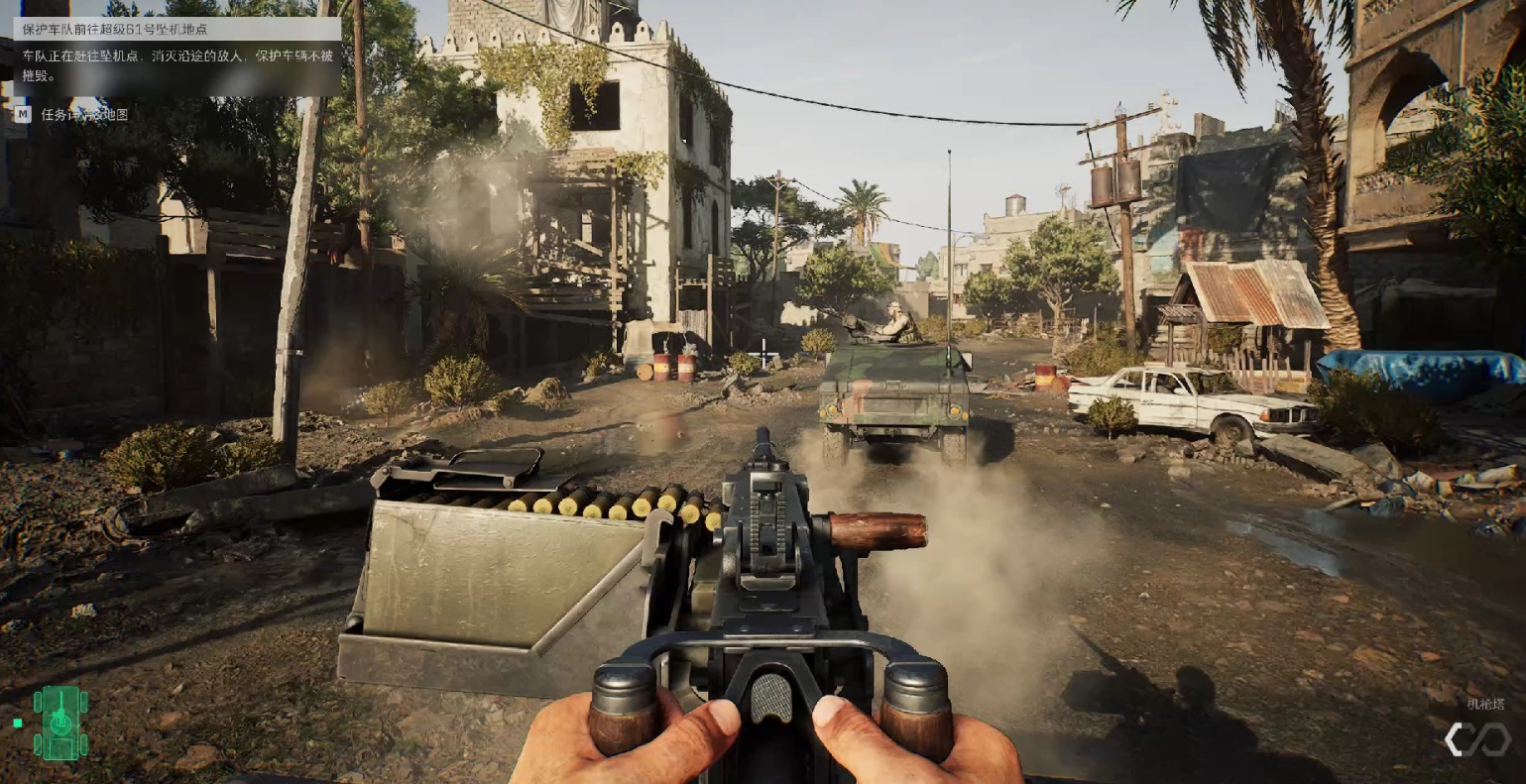
Task: Open the convoy escort objective tracker
Action: pos(176,30)
